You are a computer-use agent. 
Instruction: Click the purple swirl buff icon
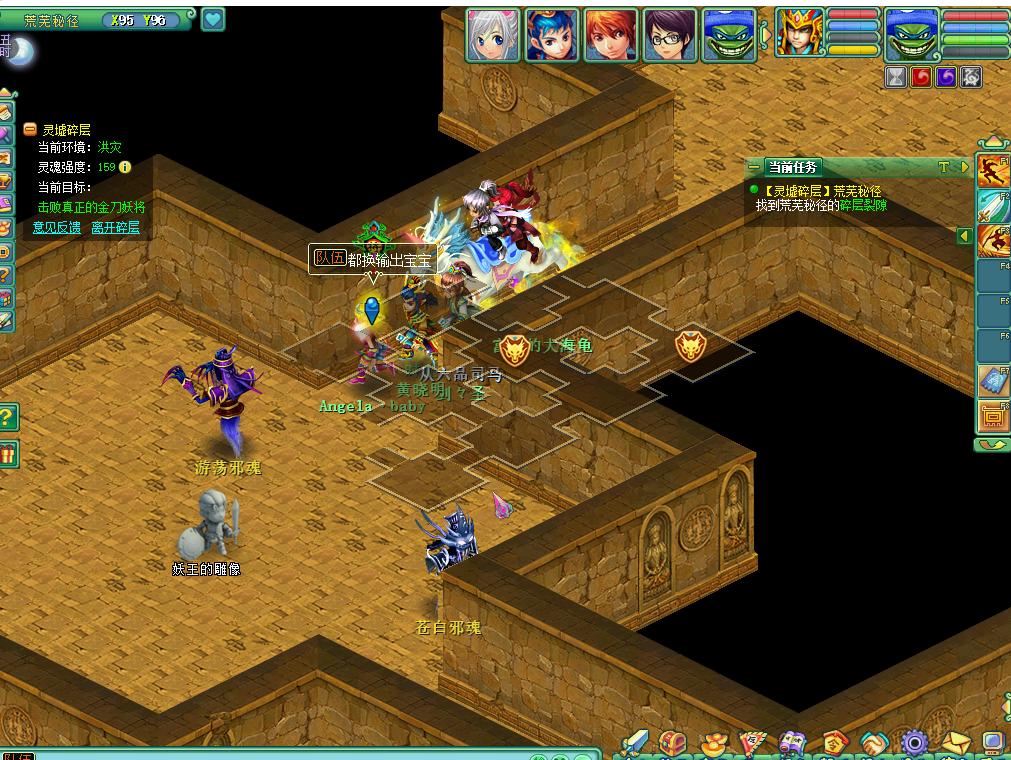coord(945,77)
